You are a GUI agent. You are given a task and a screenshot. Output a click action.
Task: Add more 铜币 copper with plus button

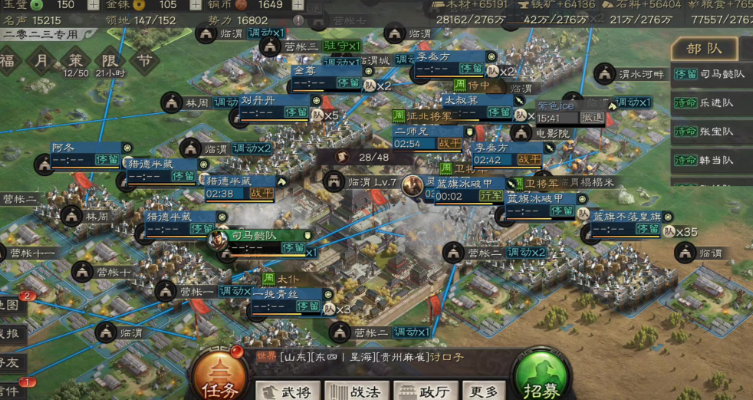pos(299,5)
